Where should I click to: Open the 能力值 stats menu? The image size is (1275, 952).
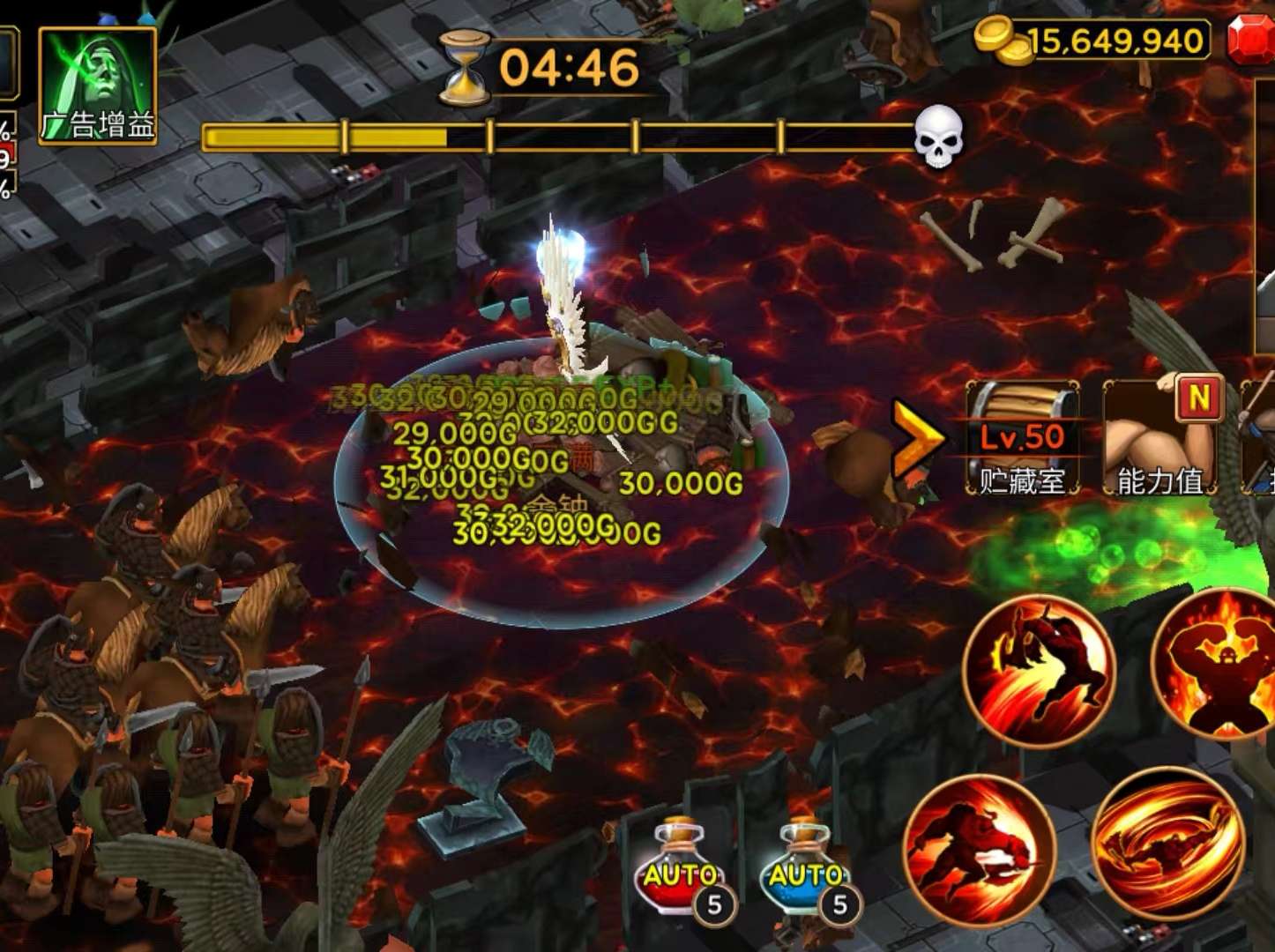[1160, 438]
